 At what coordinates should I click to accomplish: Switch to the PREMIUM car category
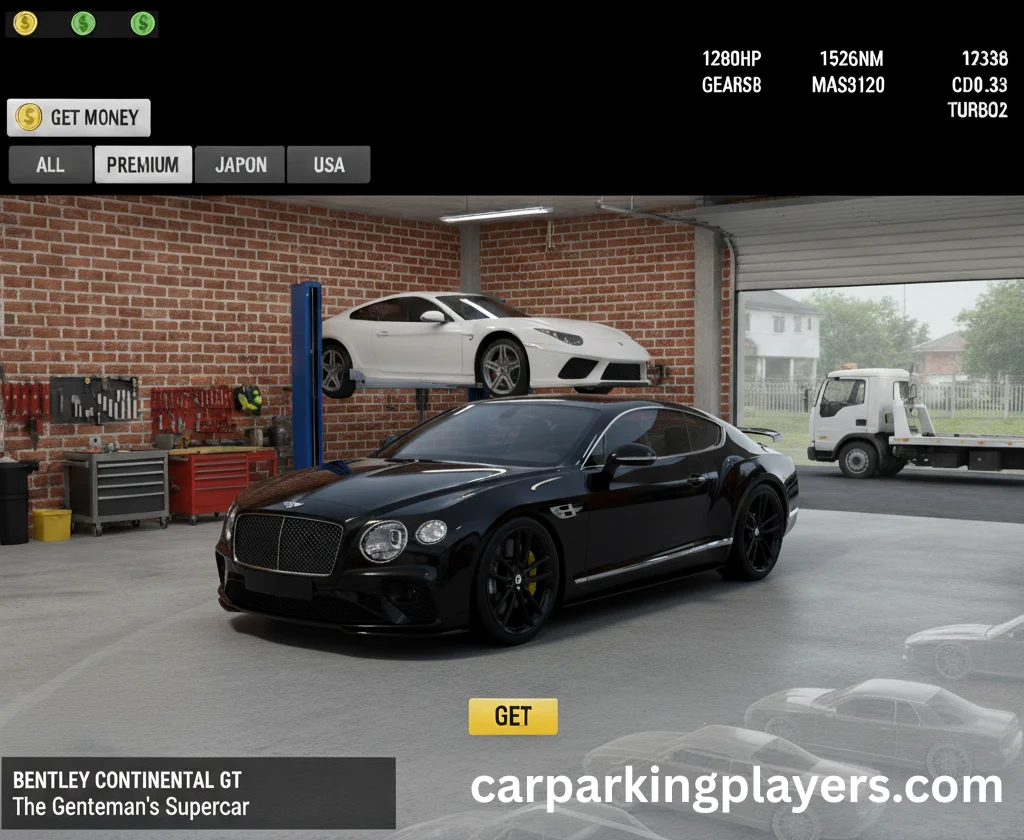click(143, 165)
